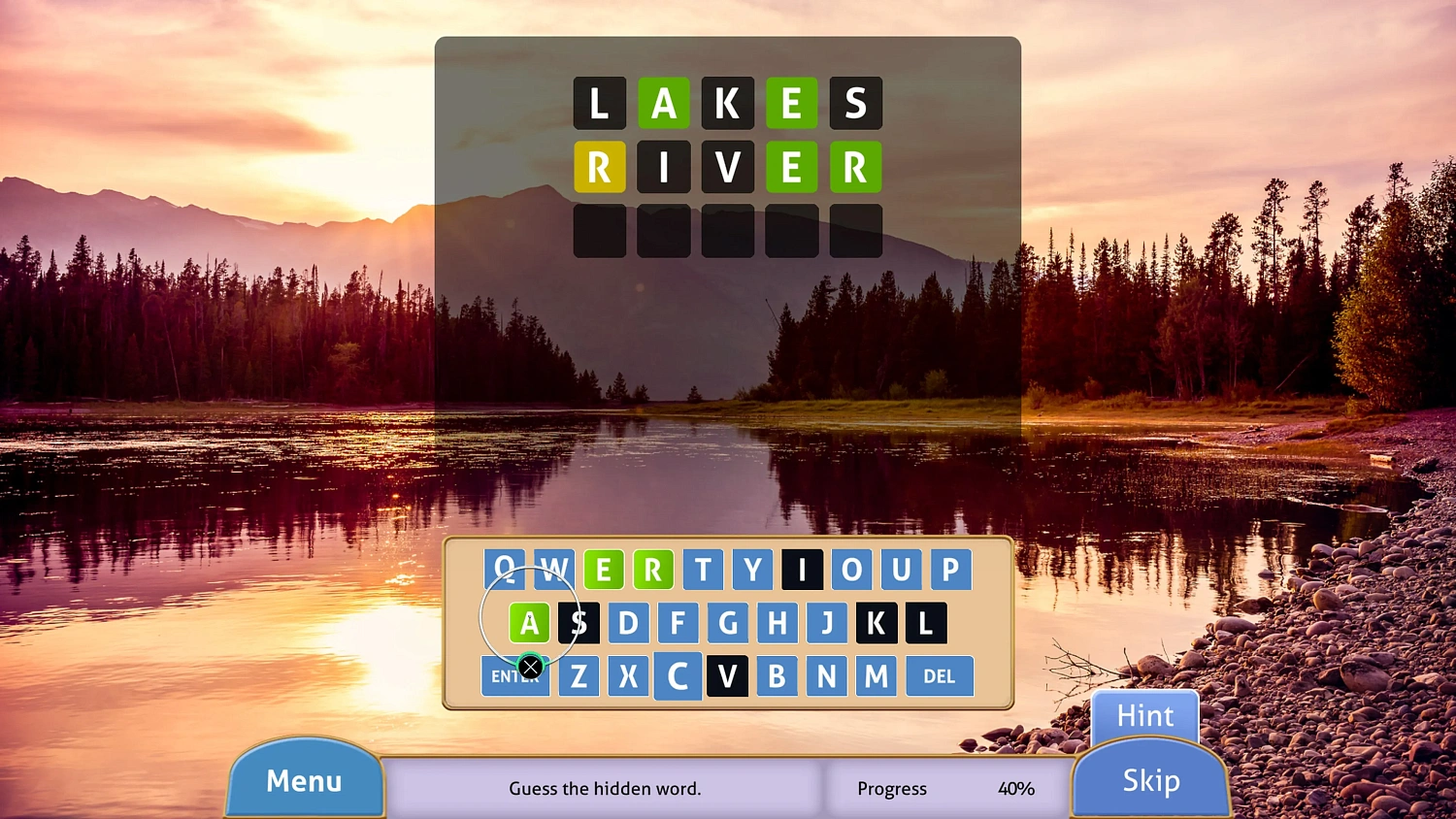Skip the current puzzle
Viewport: 1456px width, 819px height.
pyautogui.click(x=1150, y=780)
